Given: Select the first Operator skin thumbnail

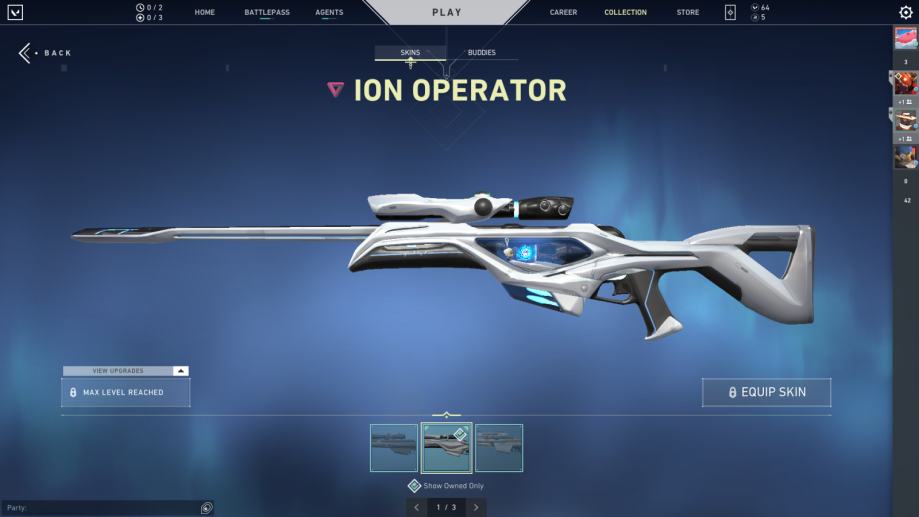Looking at the screenshot, I should coord(394,448).
